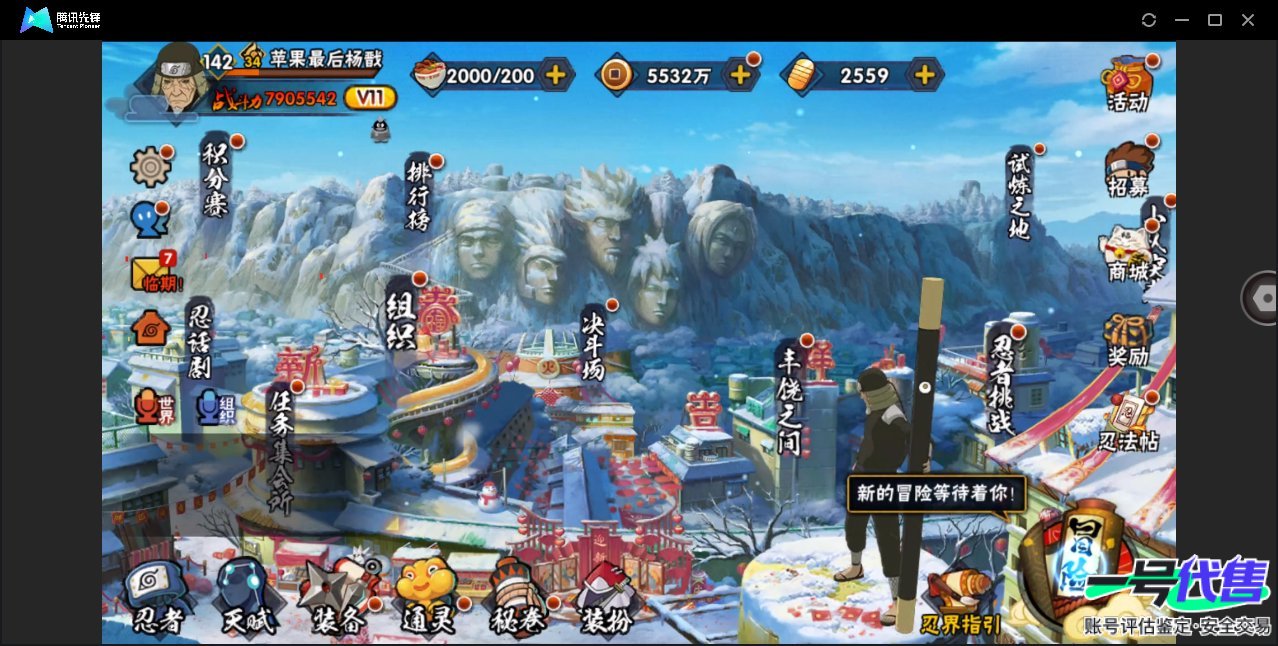Open the mail envelope inbox
Screen dimensions: 1278x646
[151, 274]
